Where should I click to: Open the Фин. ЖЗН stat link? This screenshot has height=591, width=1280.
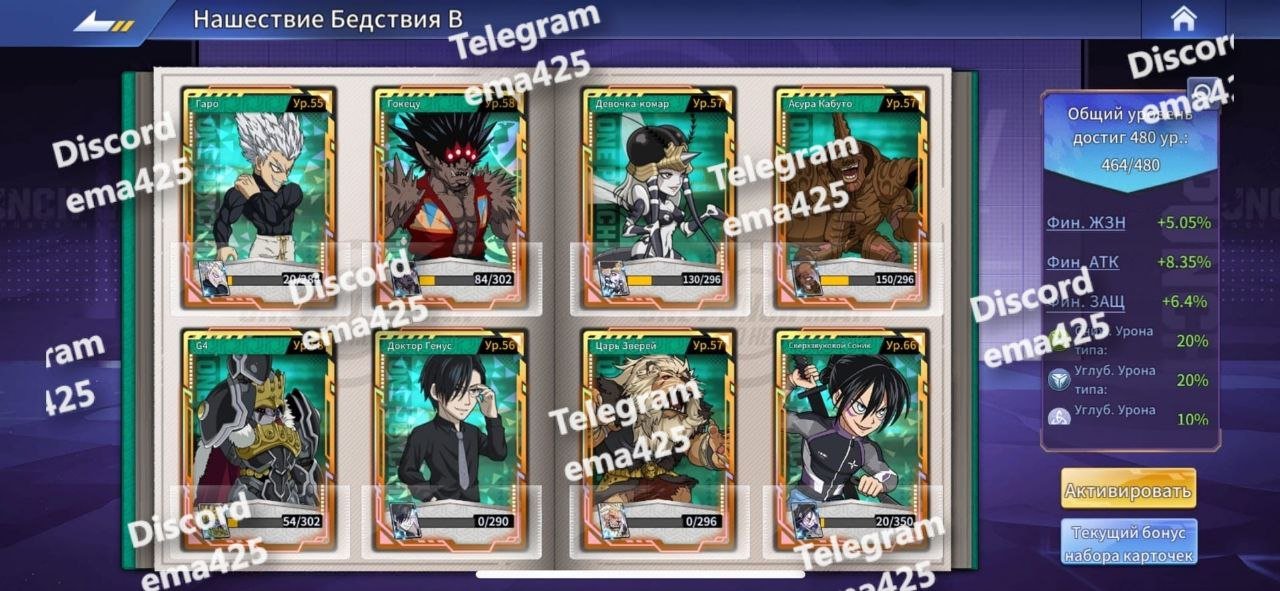click(x=1086, y=222)
